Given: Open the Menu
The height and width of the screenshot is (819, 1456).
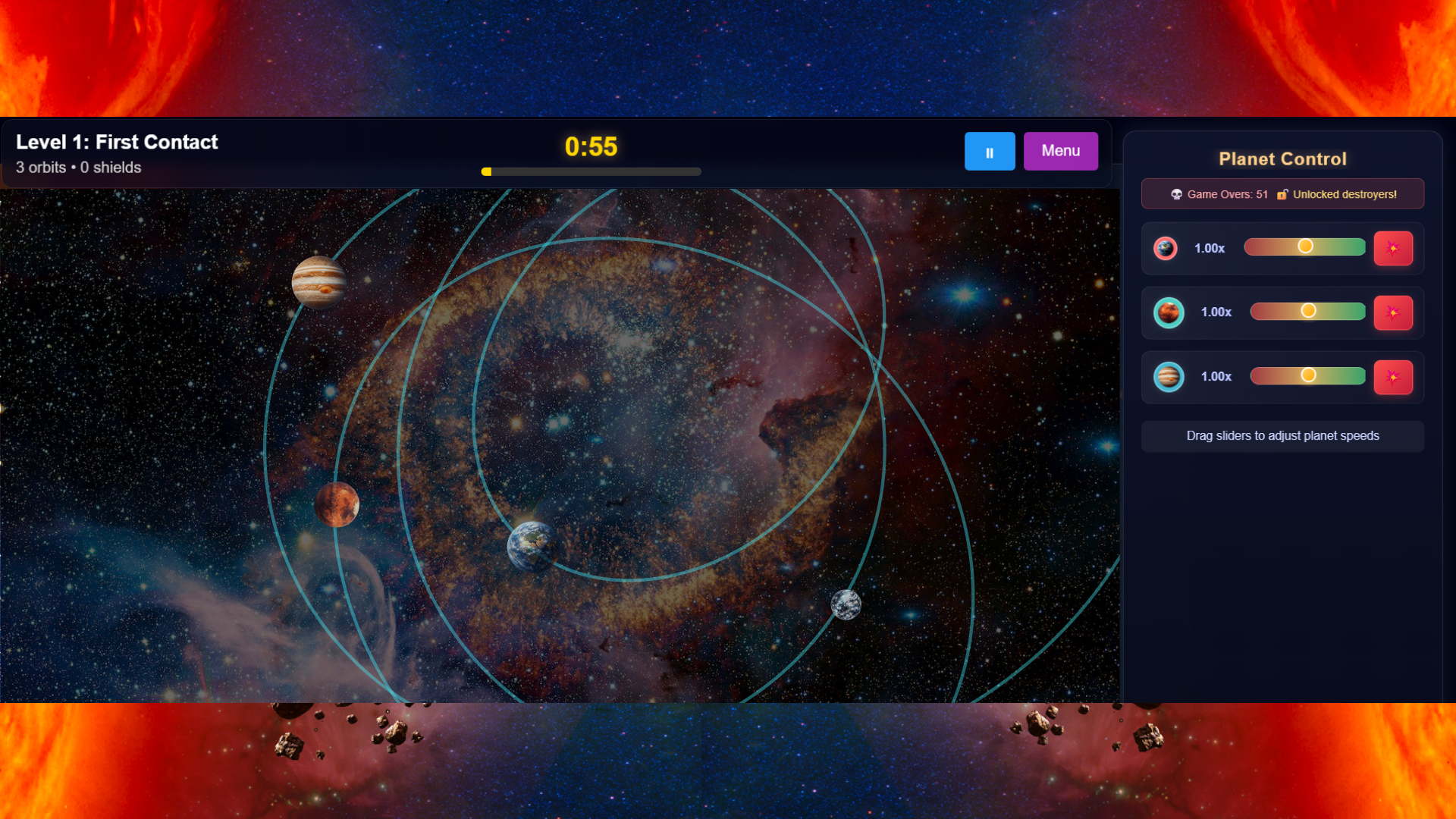Looking at the screenshot, I should pyautogui.click(x=1060, y=151).
